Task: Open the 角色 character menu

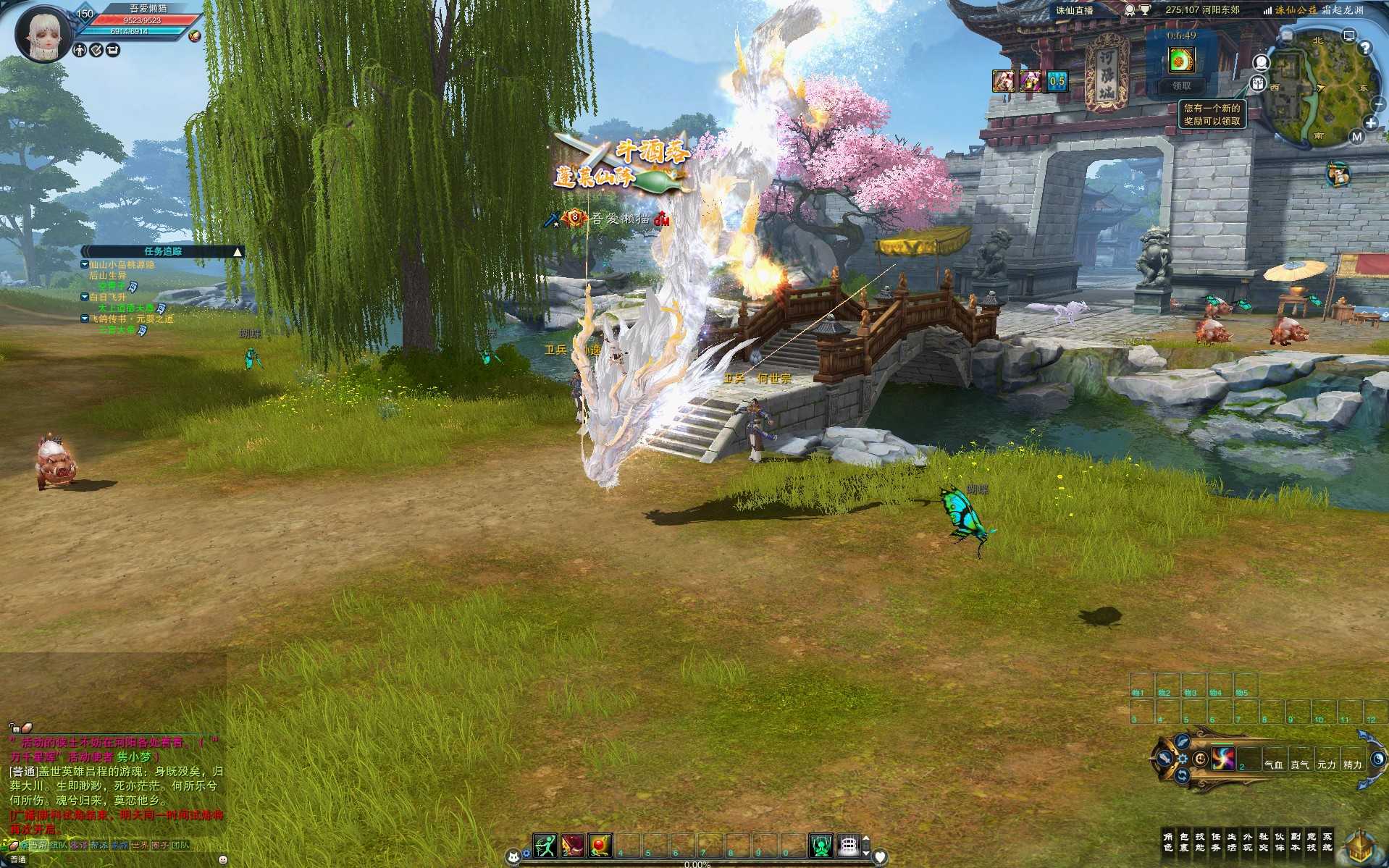Action: 1167,841
